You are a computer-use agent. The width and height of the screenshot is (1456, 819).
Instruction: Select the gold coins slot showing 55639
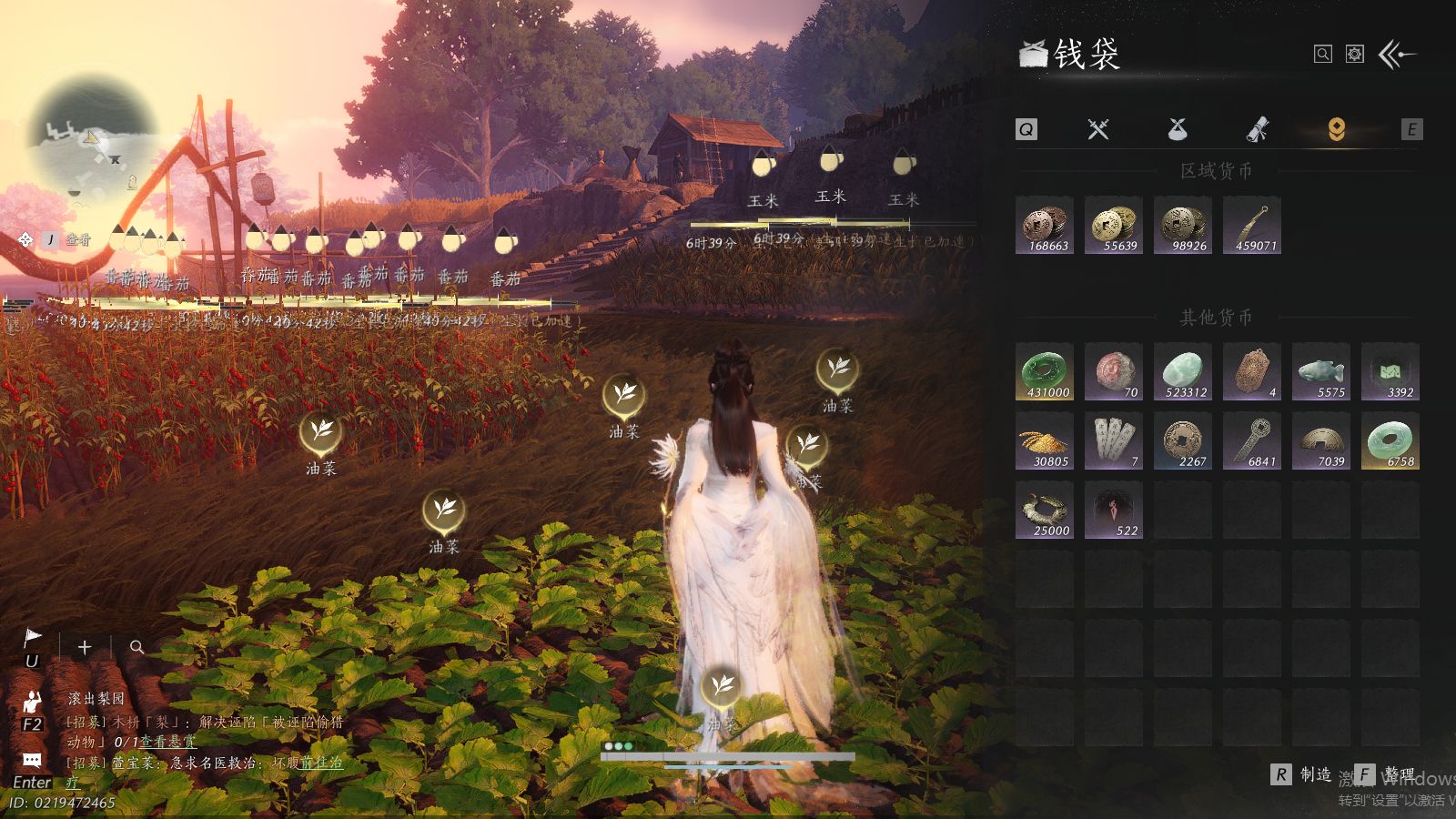1114,225
